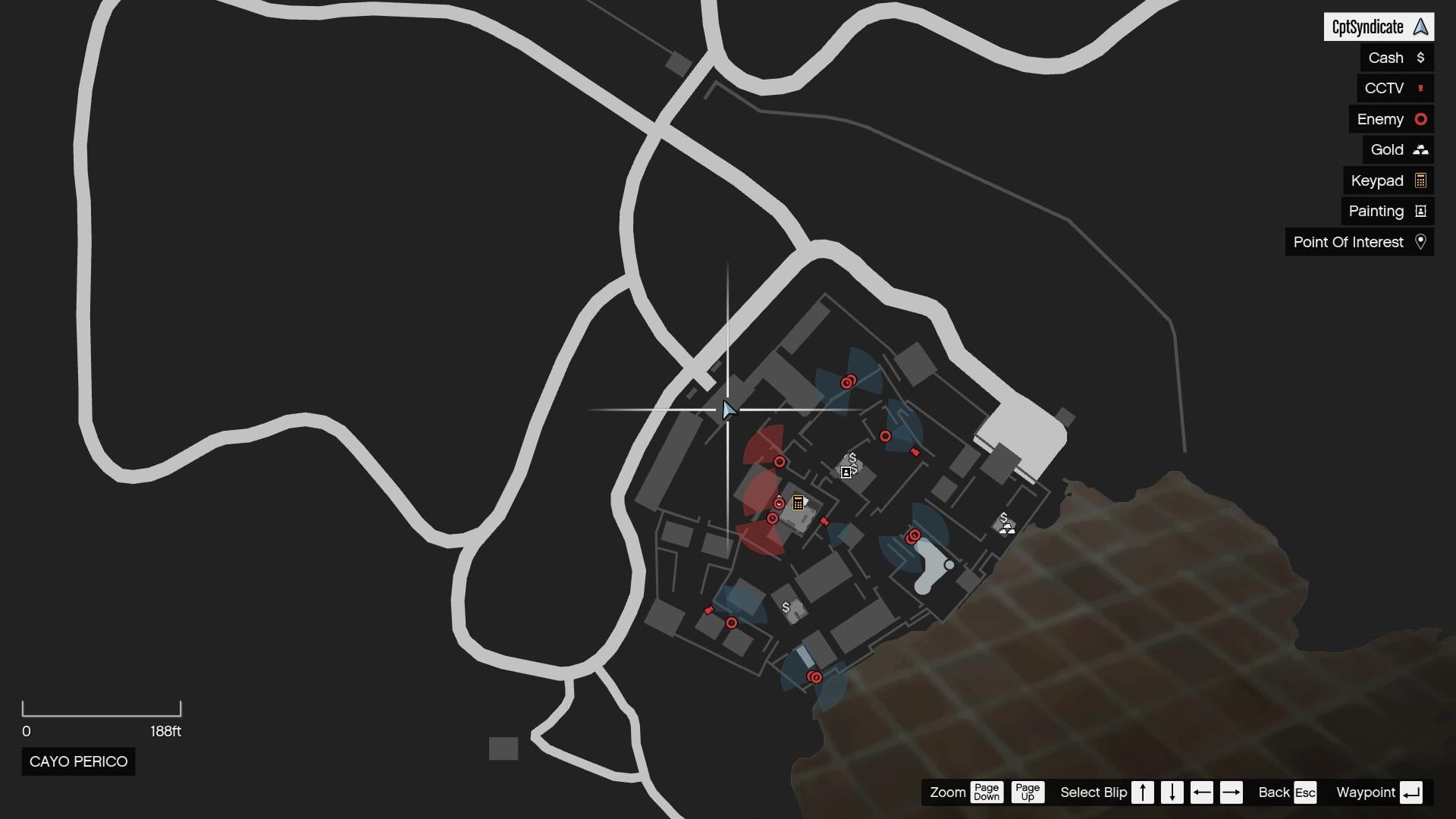Click the enemy guard blip near the swimming pool

(x=912, y=537)
